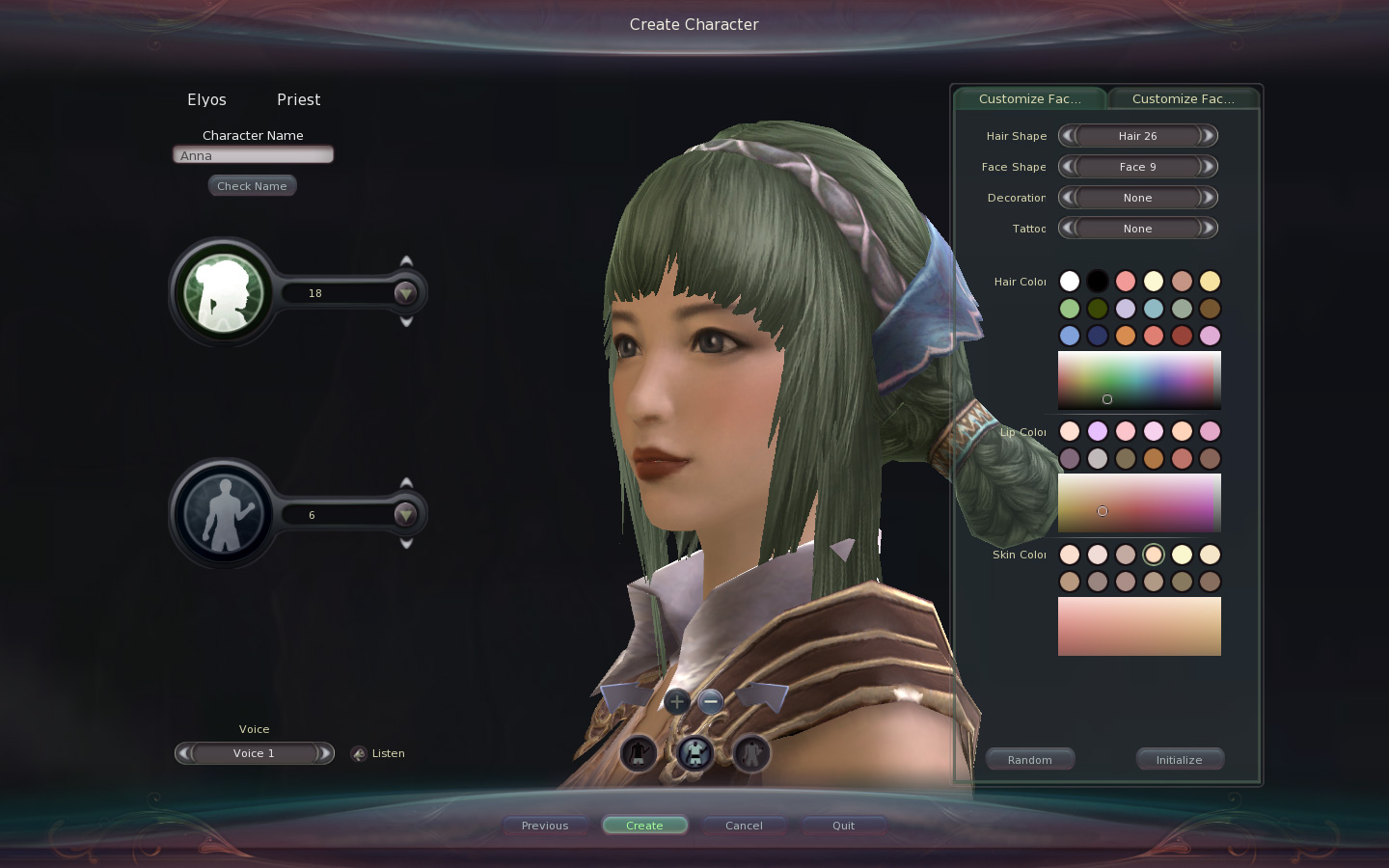Randomize the character appearance
The width and height of the screenshot is (1389, 868).
point(1030,760)
